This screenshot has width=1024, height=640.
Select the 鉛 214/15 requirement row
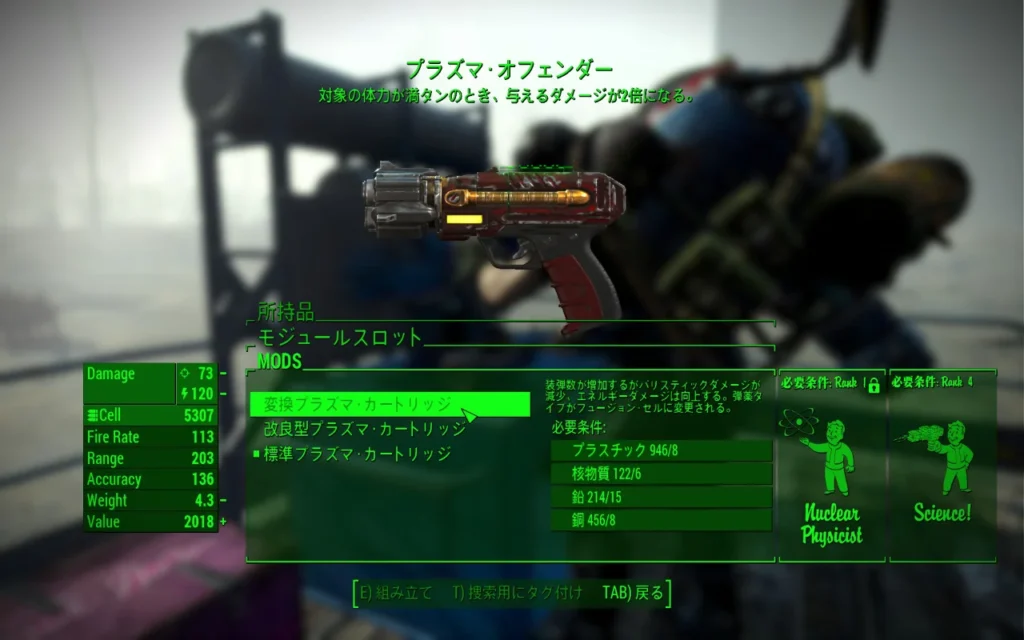(x=661, y=497)
